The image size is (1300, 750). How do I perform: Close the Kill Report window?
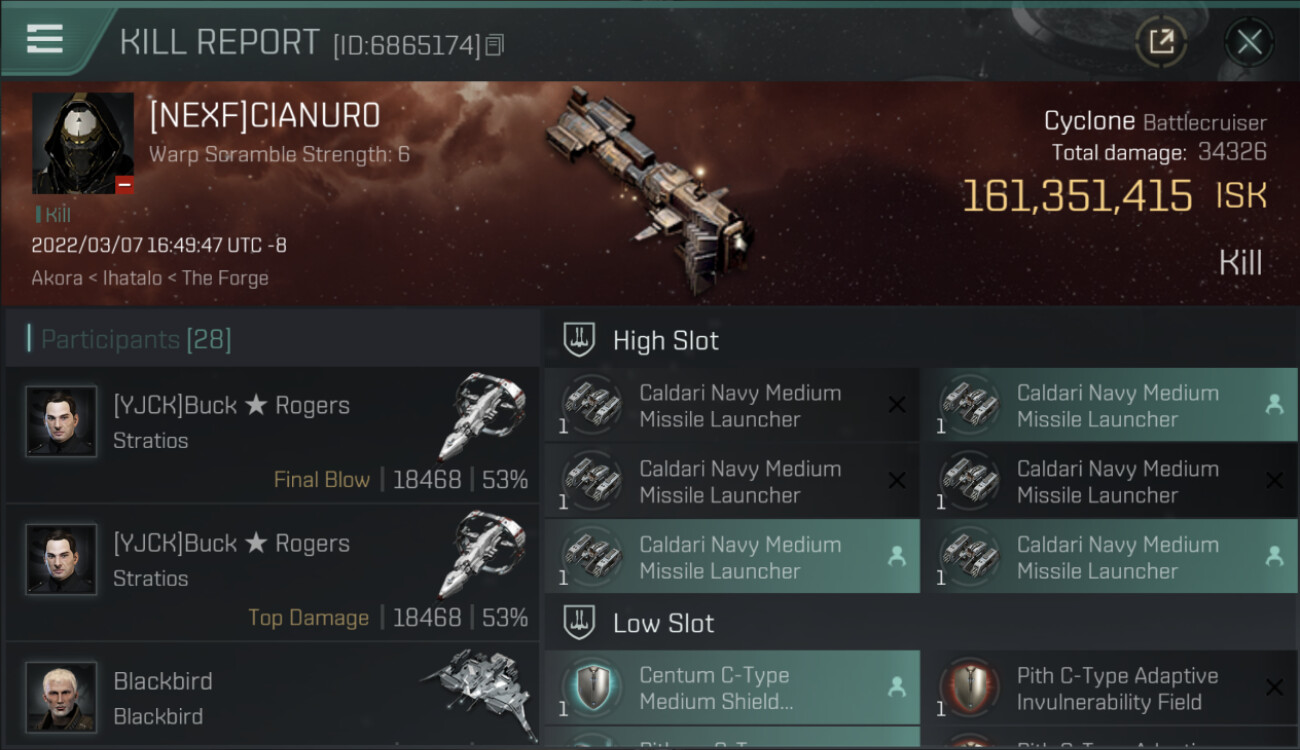click(1249, 42)
